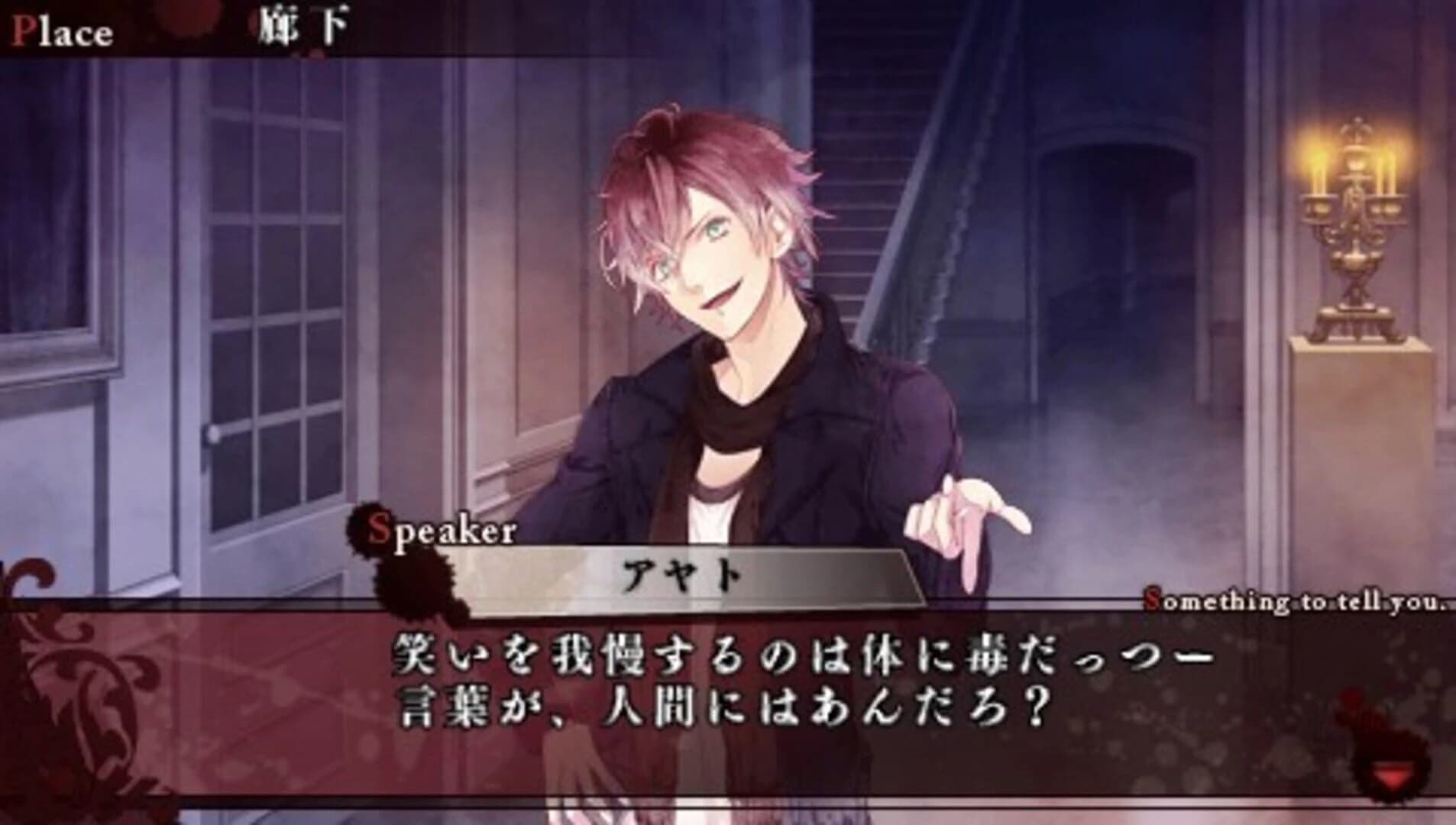Click the red S in Speaker
The height and width of the screenshot is (825, 1456).
(x=380, y=529)
